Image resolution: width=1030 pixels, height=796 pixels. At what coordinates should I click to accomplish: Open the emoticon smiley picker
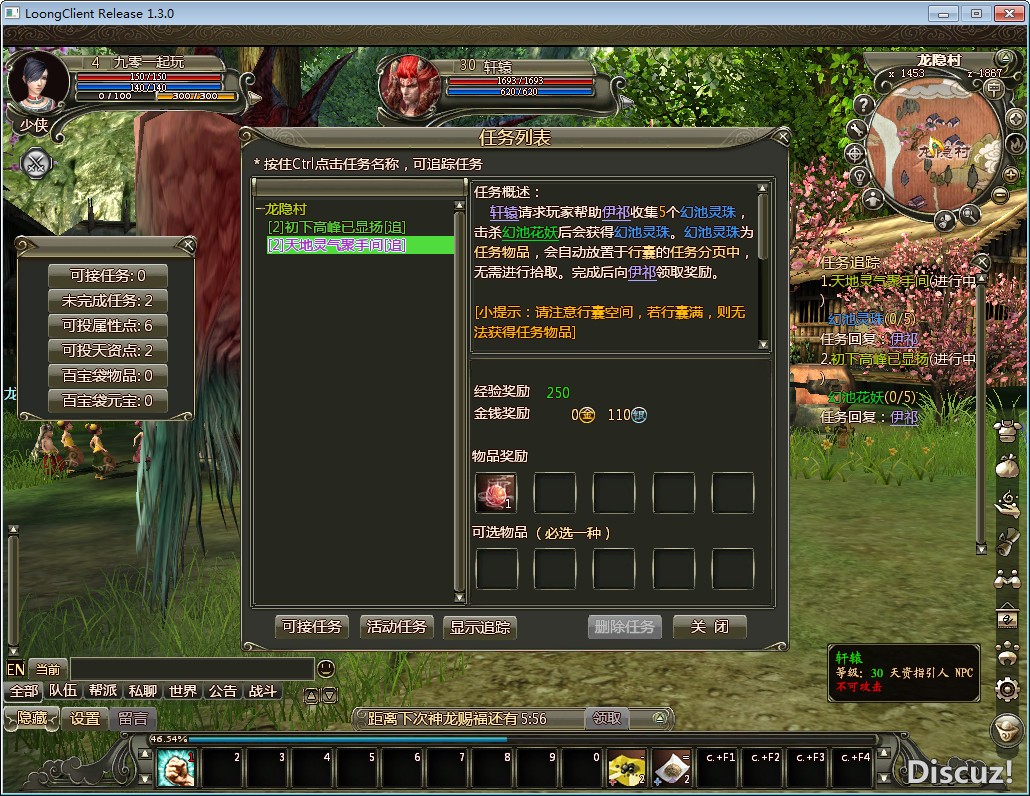coord(326,669)
